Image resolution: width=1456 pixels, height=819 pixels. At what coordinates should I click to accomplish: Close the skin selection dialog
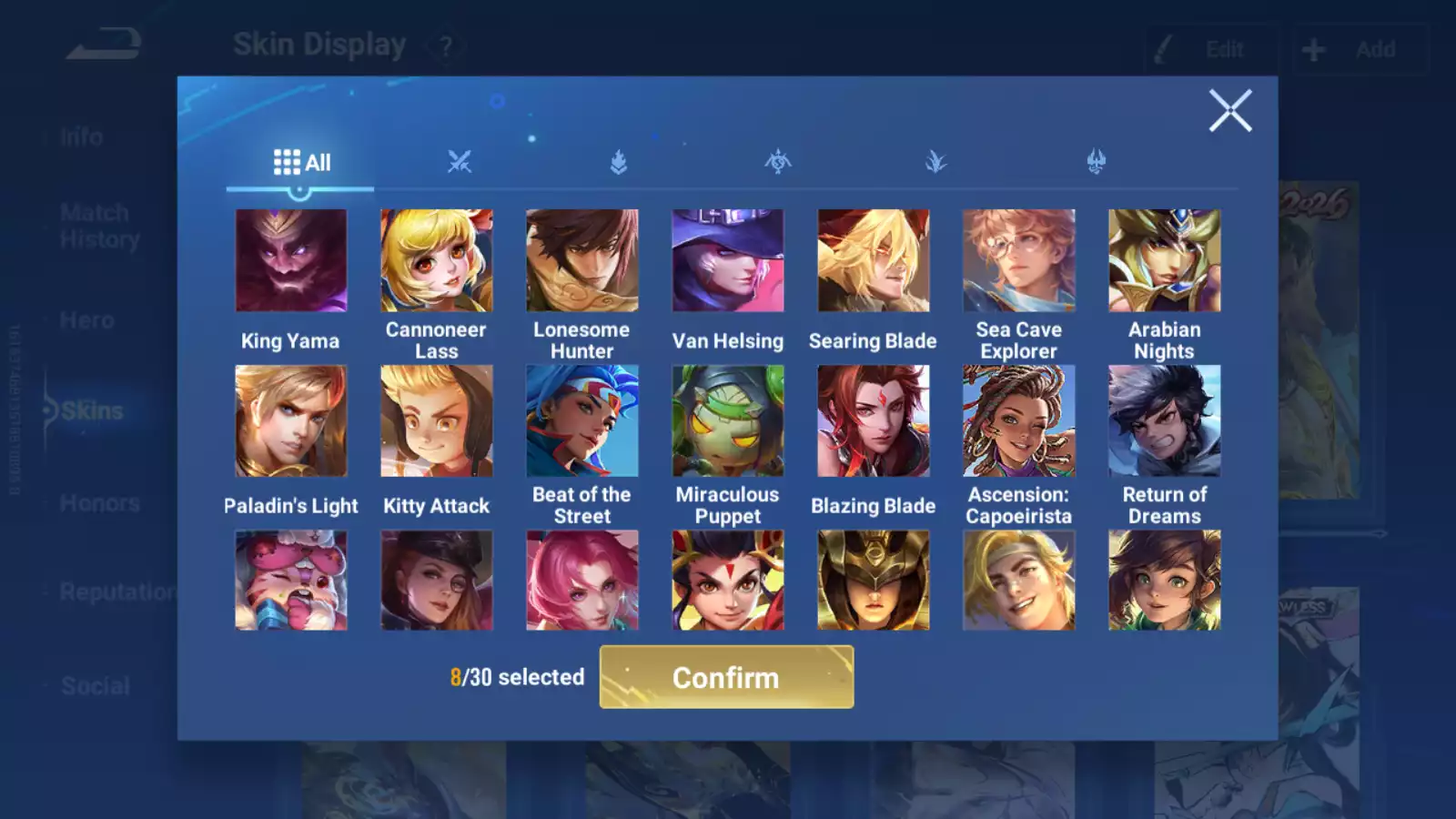click(x=1230, y=111)
